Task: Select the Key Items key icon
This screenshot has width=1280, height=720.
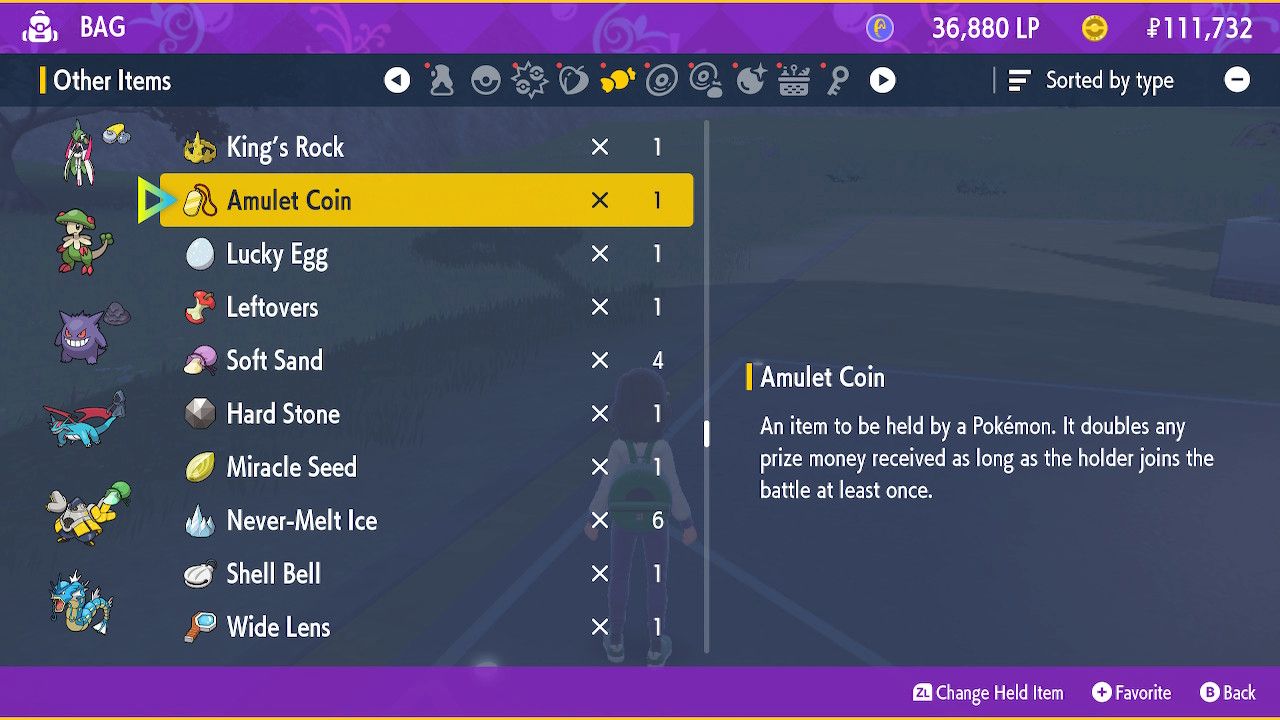Action: 839,80
